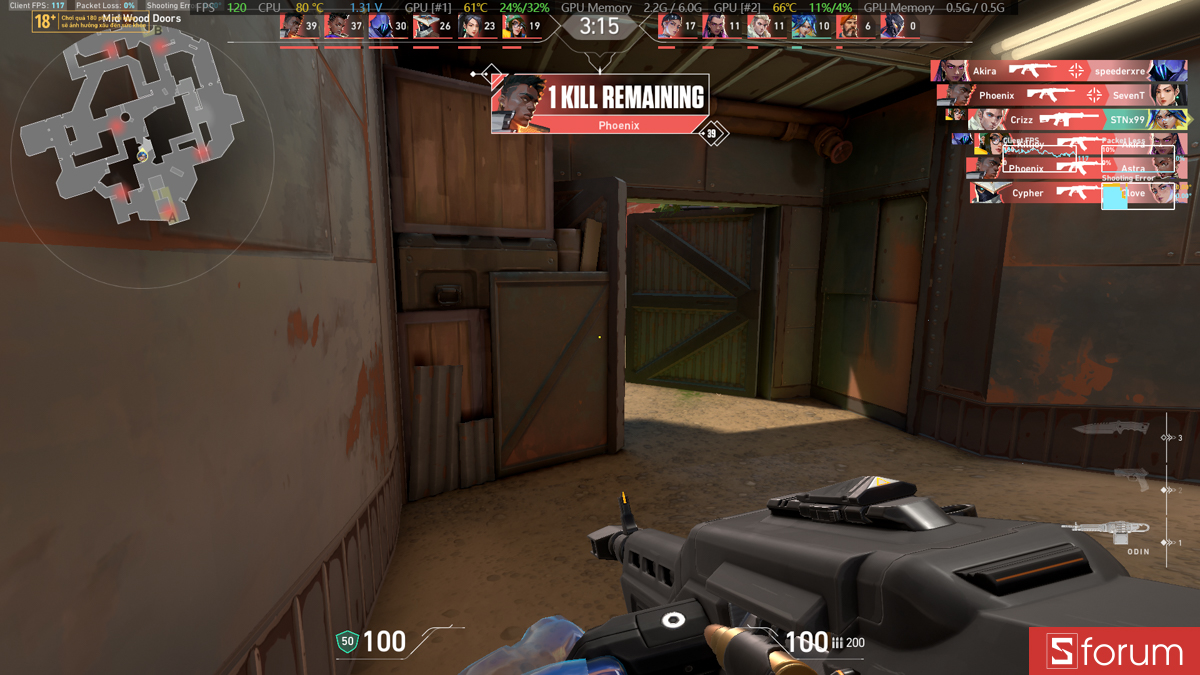Choose the player portrait showing 30 kills

click(380, 26)
